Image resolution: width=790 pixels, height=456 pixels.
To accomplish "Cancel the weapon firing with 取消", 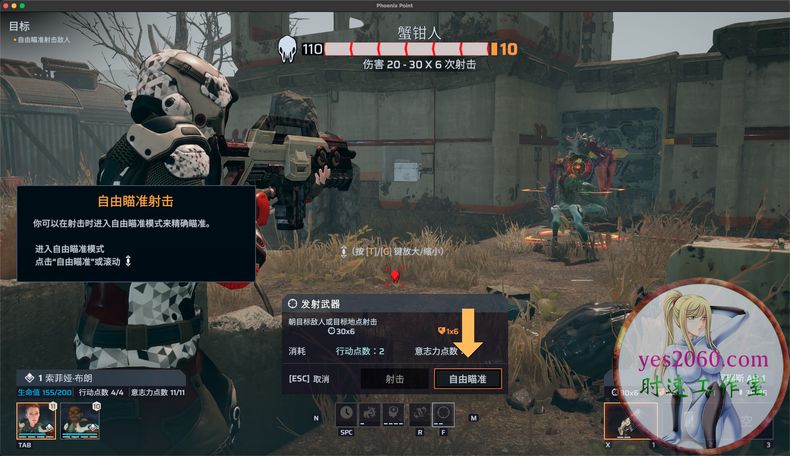I will coord(309,379).
